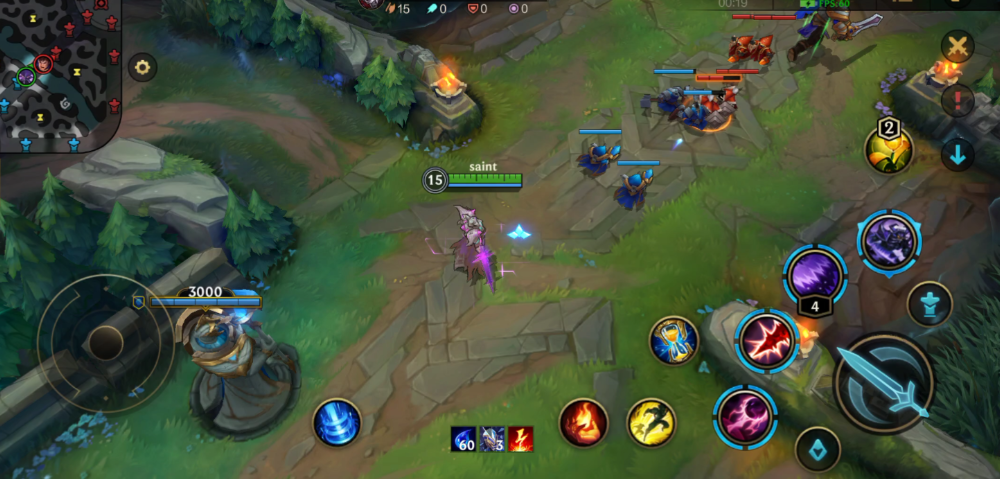Activate the hourglass stasis item
Viewport: 1000px width, 479px height.
[x=673, y=341]
